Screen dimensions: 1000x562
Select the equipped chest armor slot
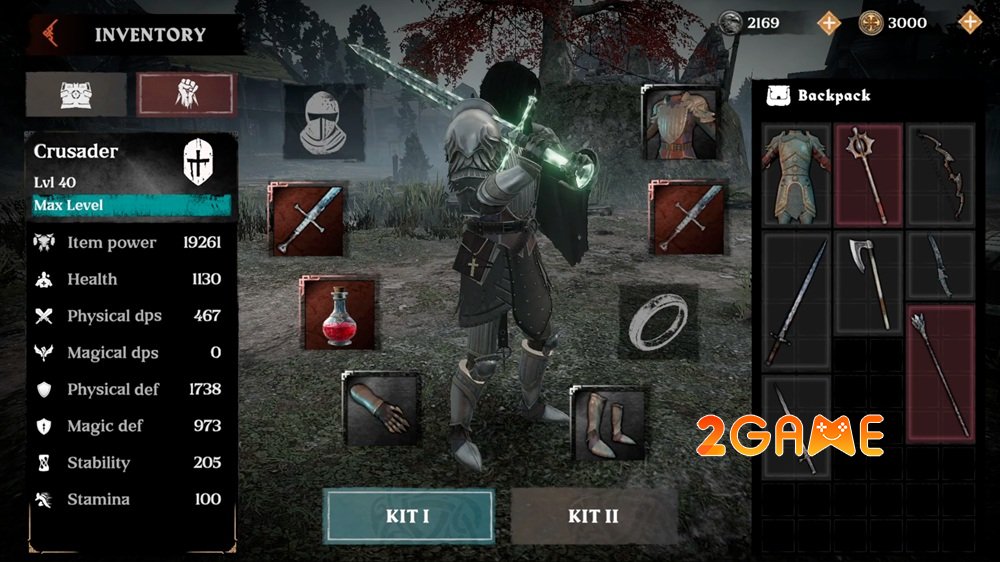click(x=682, y=122)
